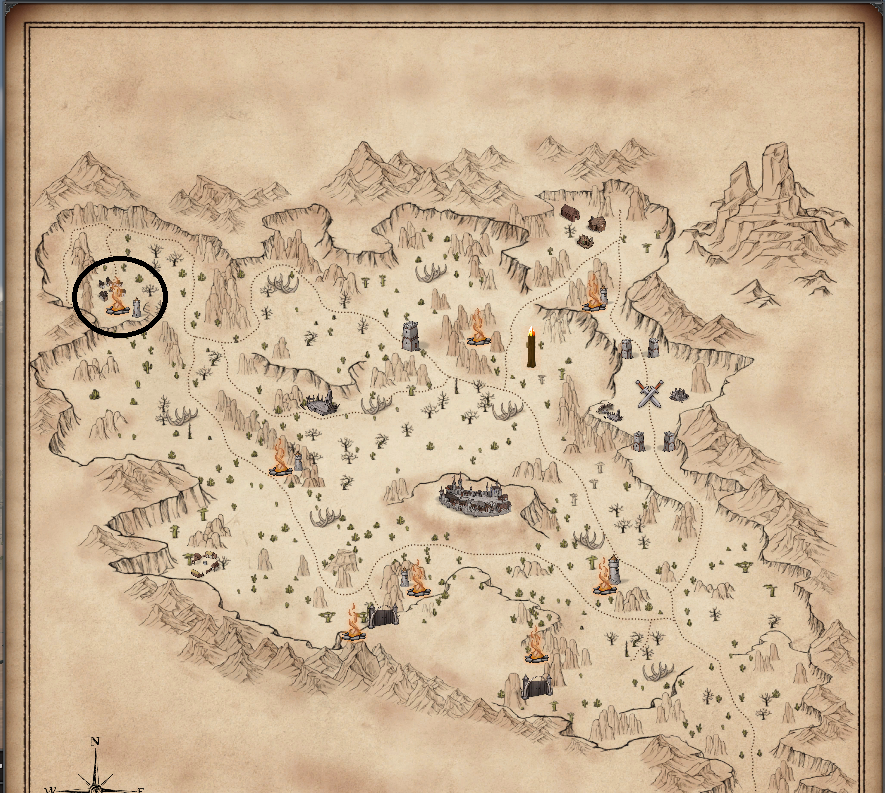Viewport: 885px width, 793px height.
Task: Select the flame marker circled in black
Action: click(x=117, y=299)
